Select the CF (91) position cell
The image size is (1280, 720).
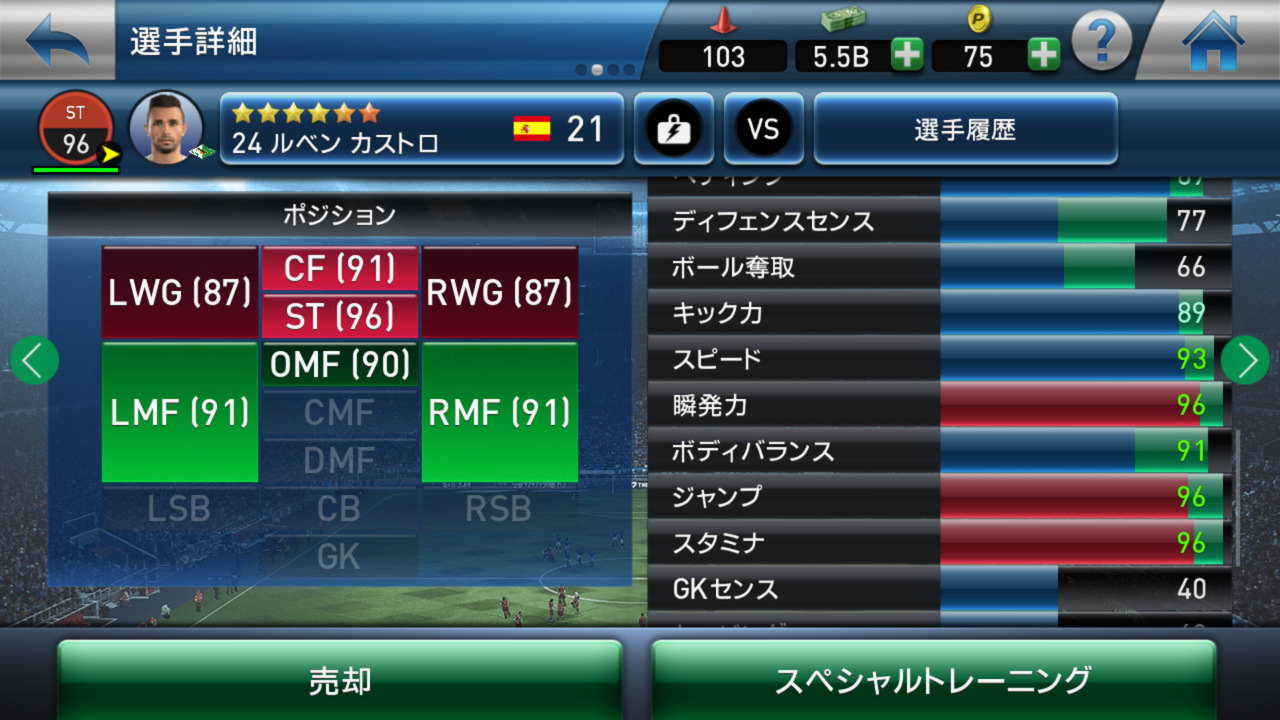[339, 267]
